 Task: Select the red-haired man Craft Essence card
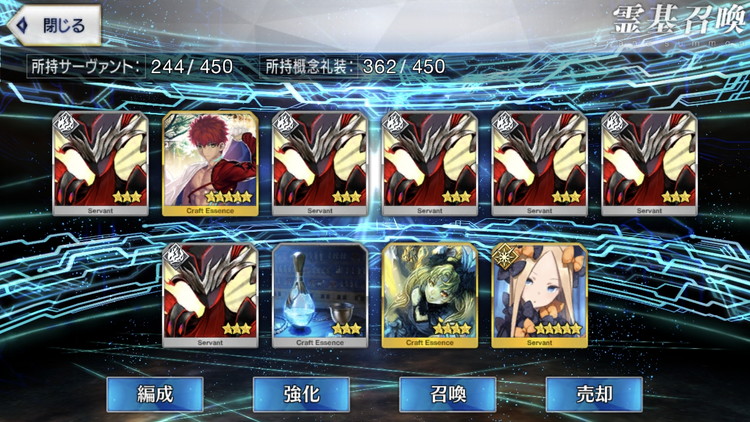tap(209, 163)
